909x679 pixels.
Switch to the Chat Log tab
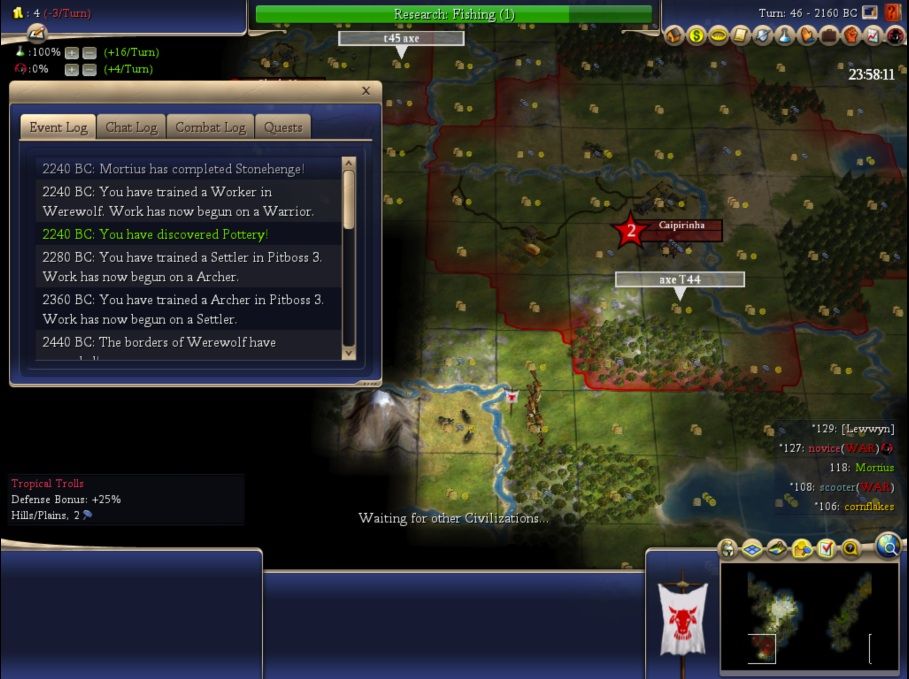pyautogui.click(x=131, y=127)
